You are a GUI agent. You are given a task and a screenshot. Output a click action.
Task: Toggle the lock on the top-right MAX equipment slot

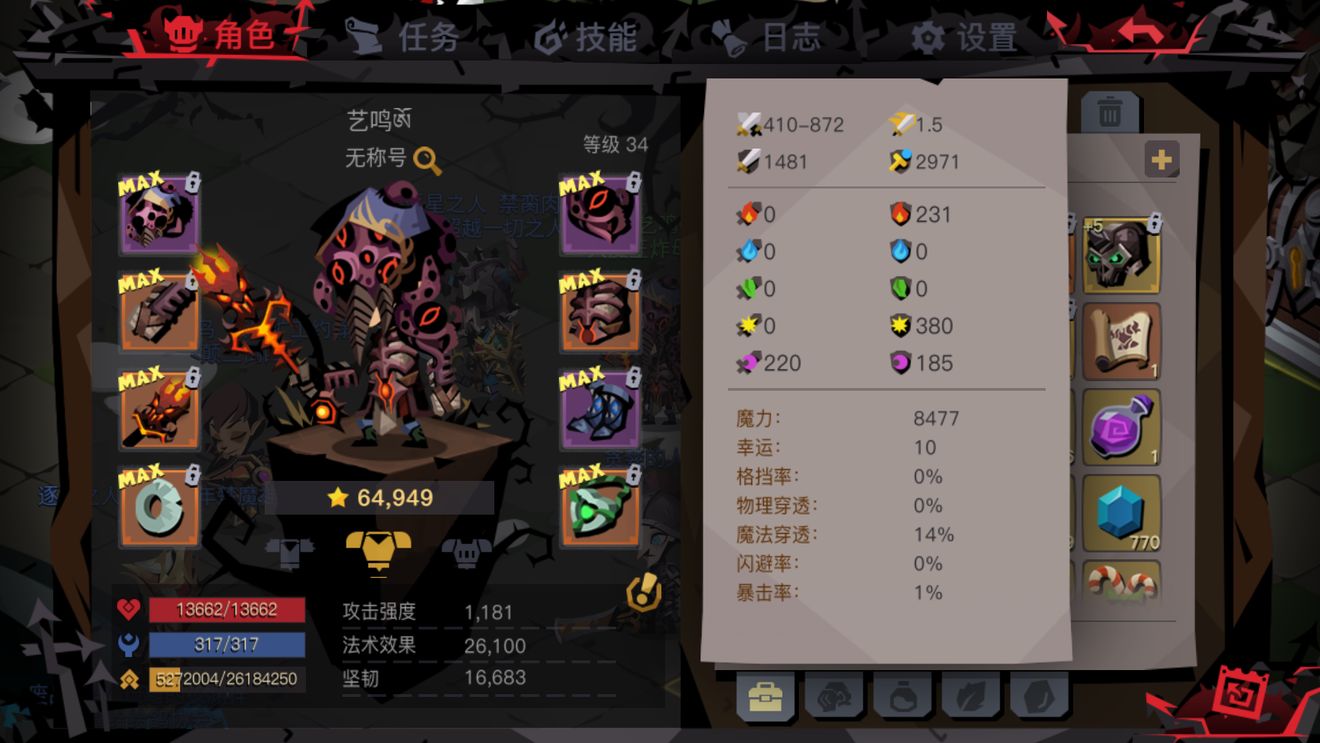pyautogui.click(x=634, y=183)
